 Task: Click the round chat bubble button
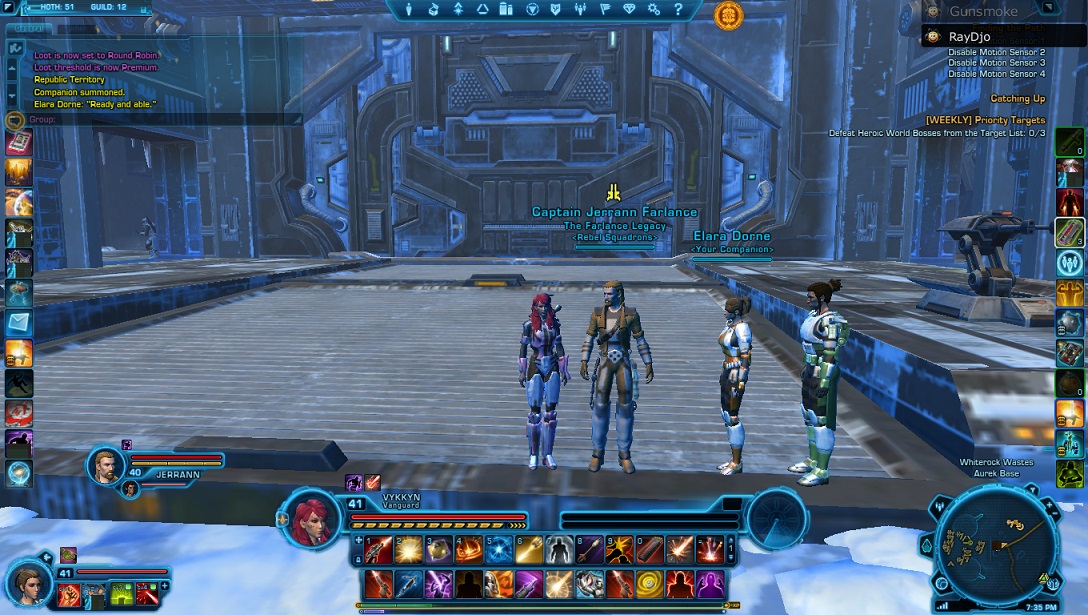click(14, 120)
